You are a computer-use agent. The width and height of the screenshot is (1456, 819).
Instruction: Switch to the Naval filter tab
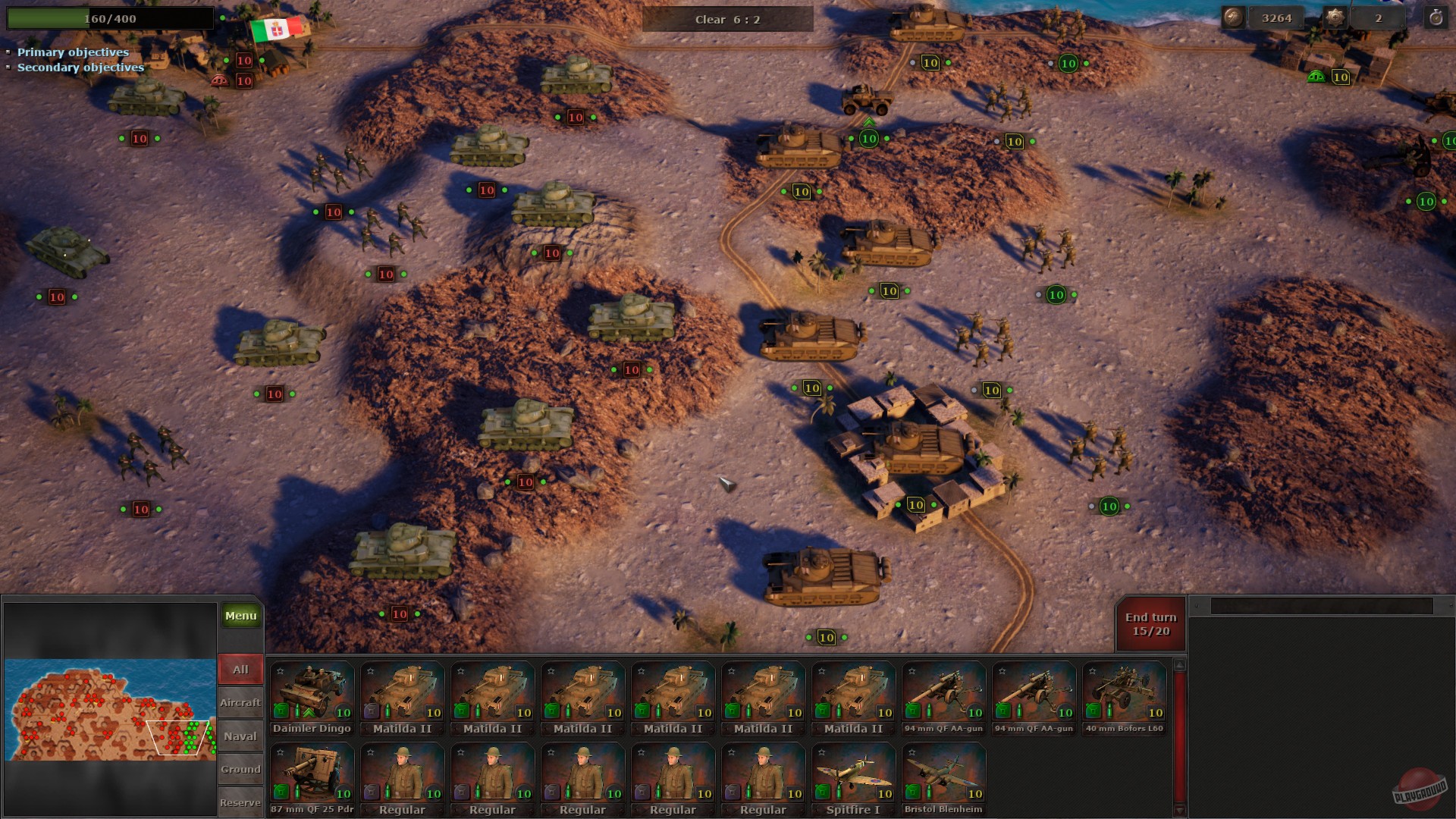[x=240, y=736]
